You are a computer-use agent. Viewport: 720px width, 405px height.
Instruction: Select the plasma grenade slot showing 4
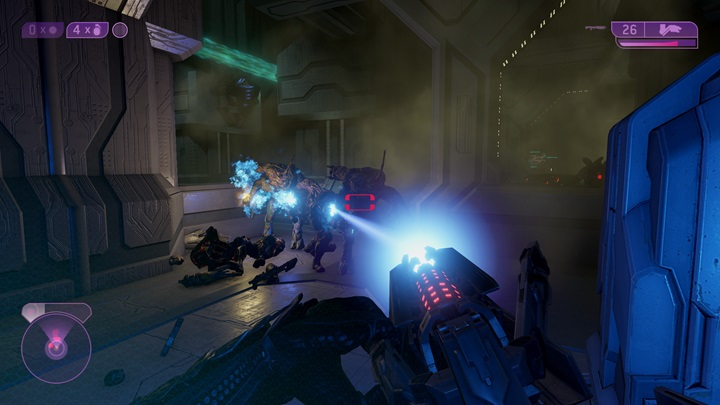88,30
